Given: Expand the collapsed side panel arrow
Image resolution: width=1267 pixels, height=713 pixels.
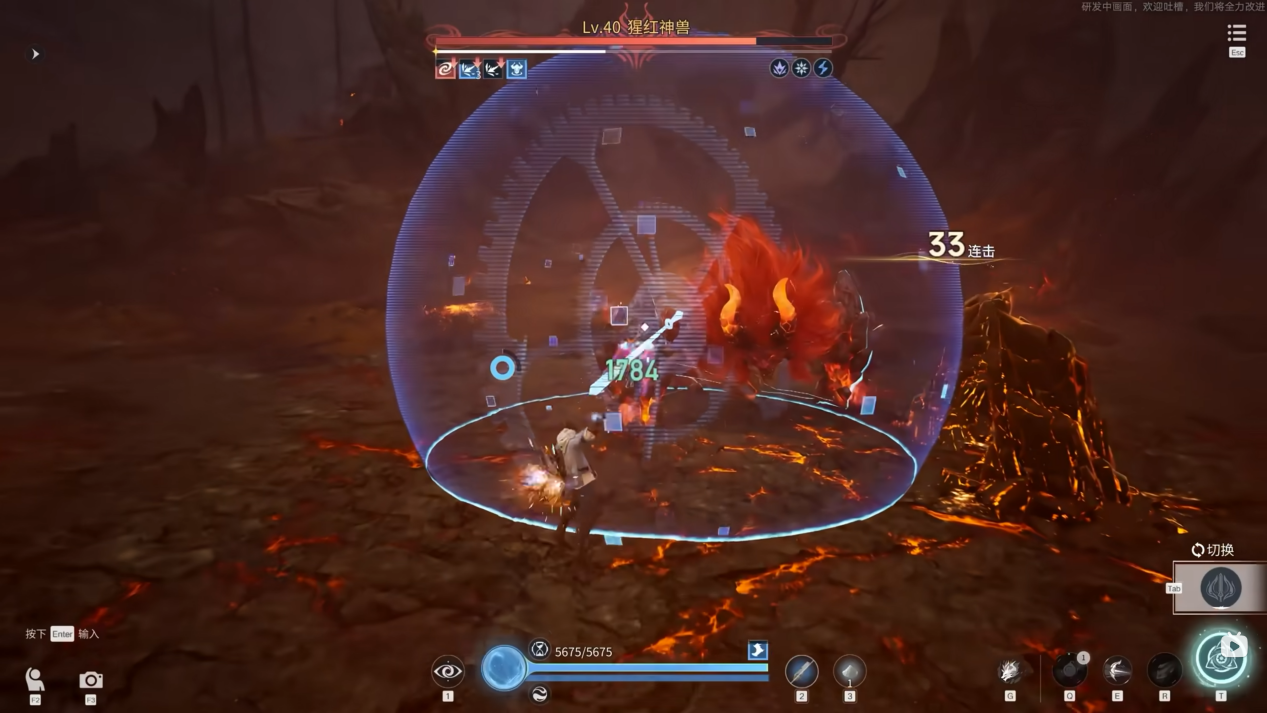Looking at the screenshot, I should pyautogui.click(x=35, y=54).
